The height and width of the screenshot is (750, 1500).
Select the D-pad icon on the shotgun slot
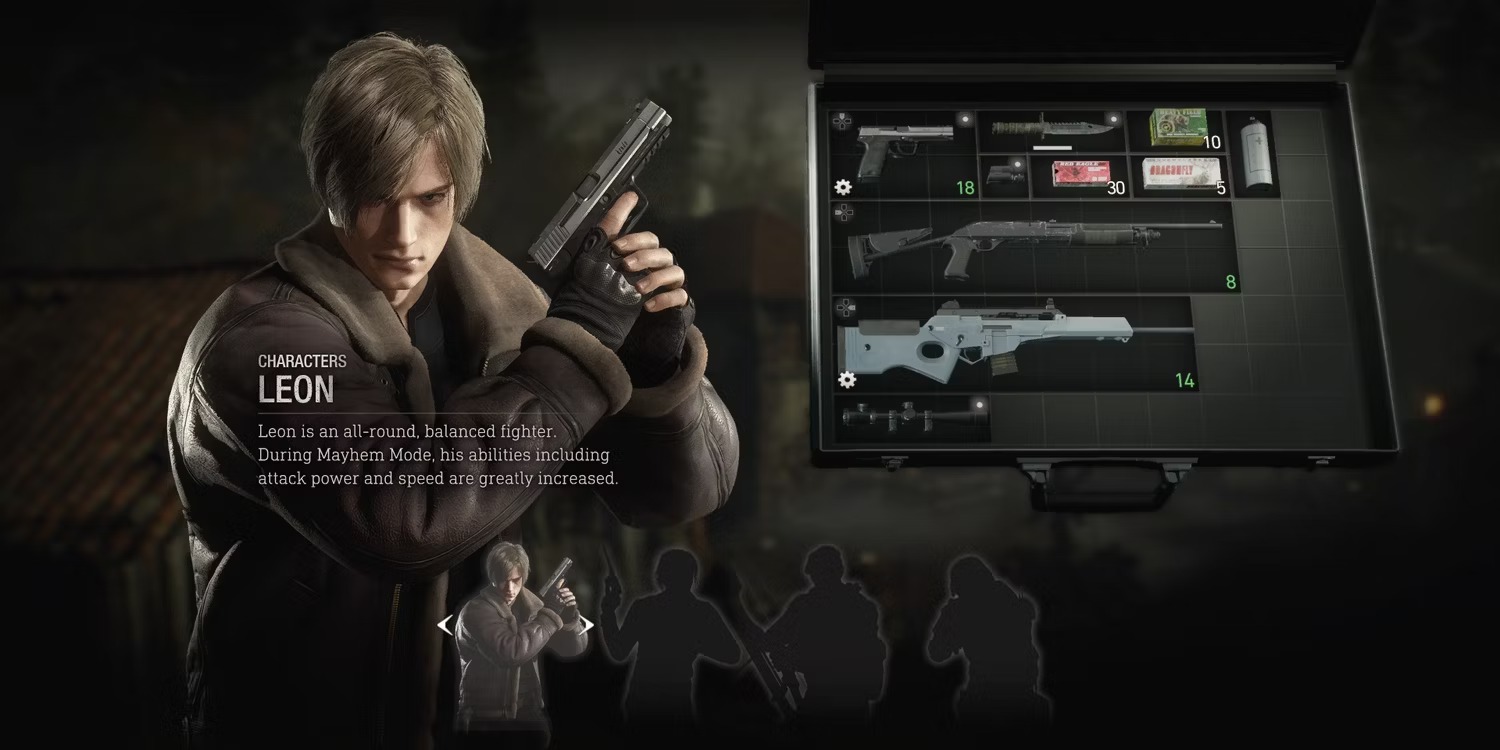coord(843,214)
